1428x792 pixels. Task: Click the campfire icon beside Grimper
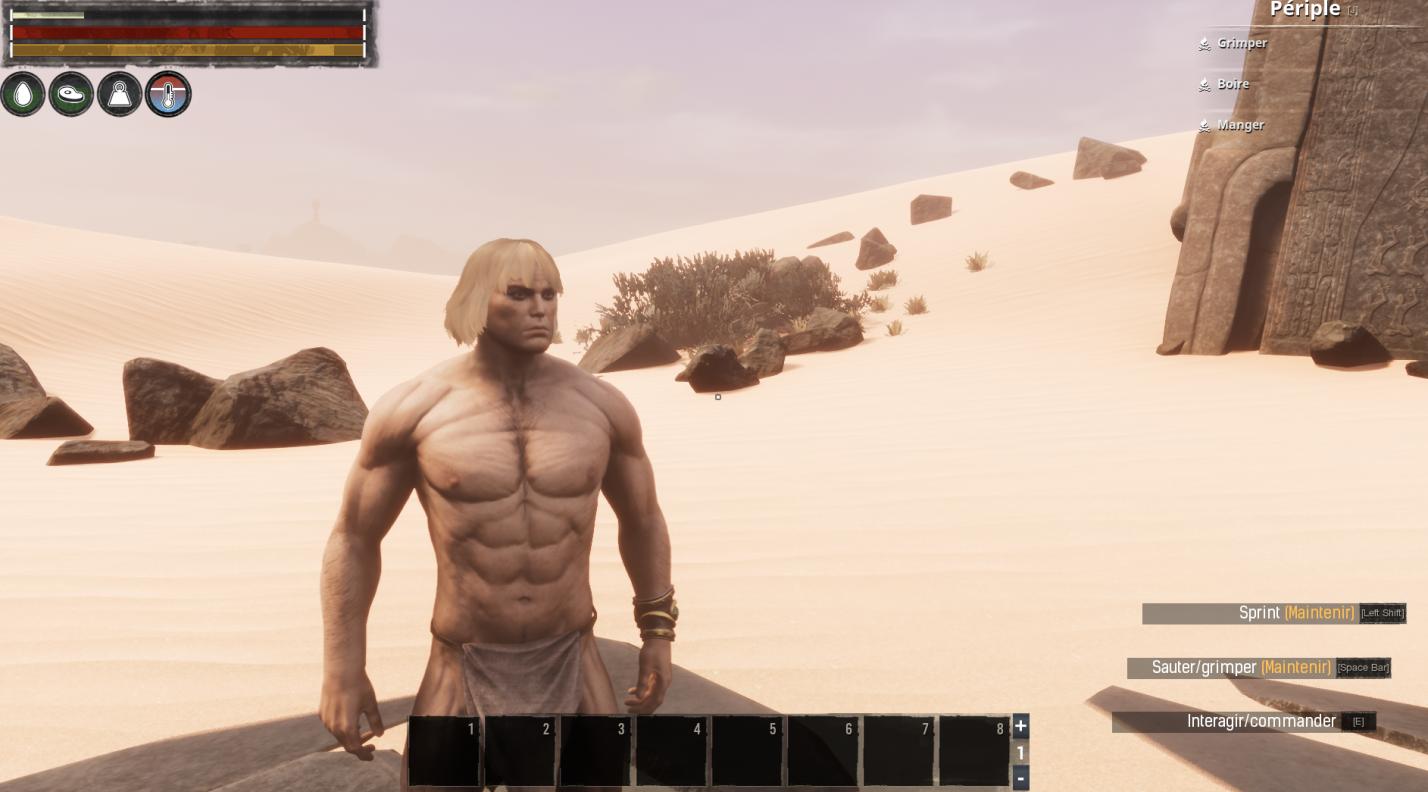[1204, 44]
